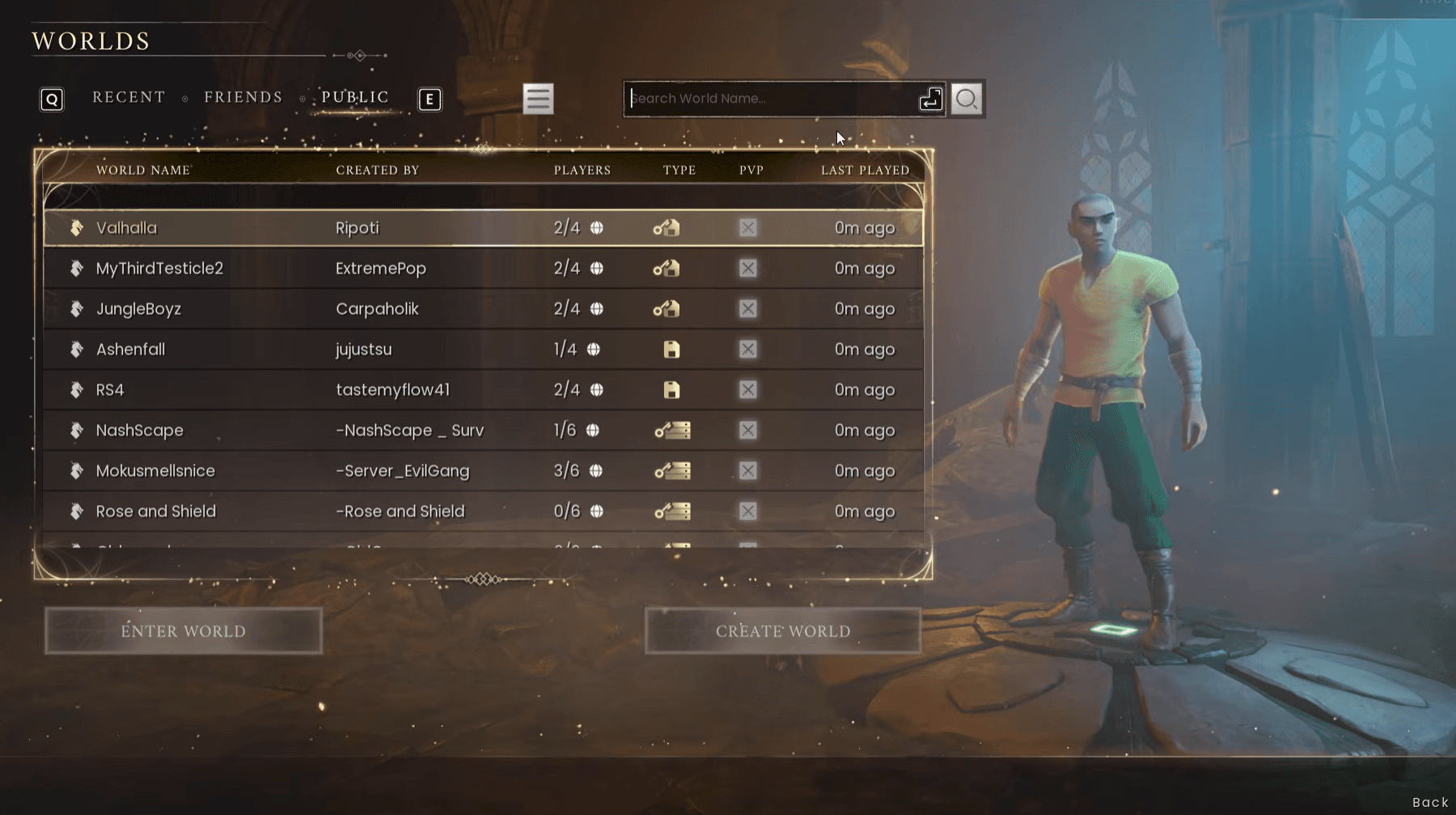The width and height of the screenshot is (1456, 815).
Task: Sort worlds by LAST PLAYED column header
Action: pos(864,170)
